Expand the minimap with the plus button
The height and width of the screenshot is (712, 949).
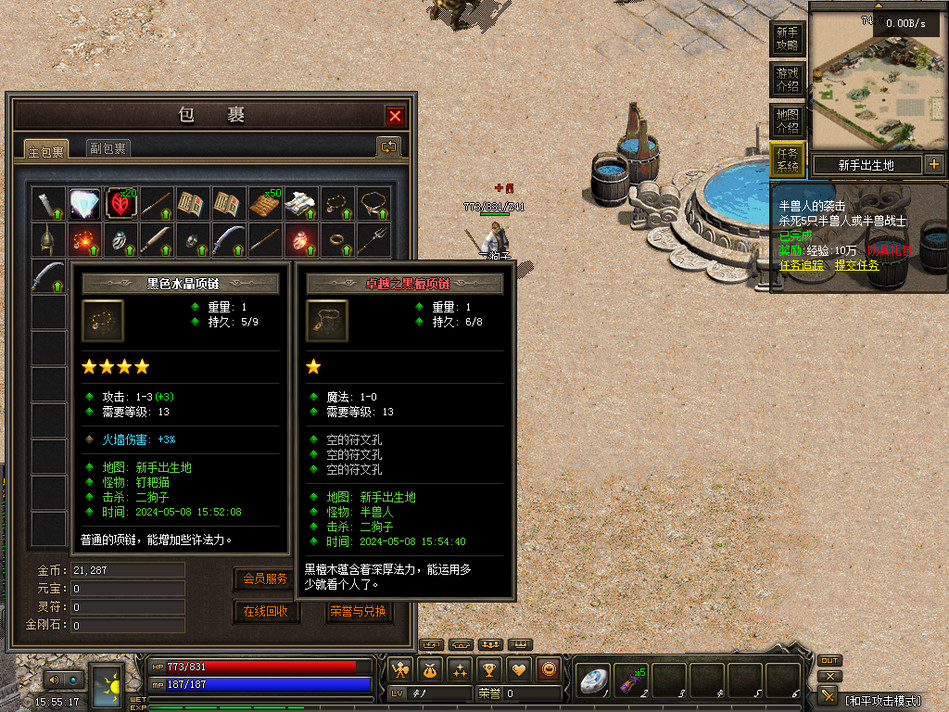934,165
